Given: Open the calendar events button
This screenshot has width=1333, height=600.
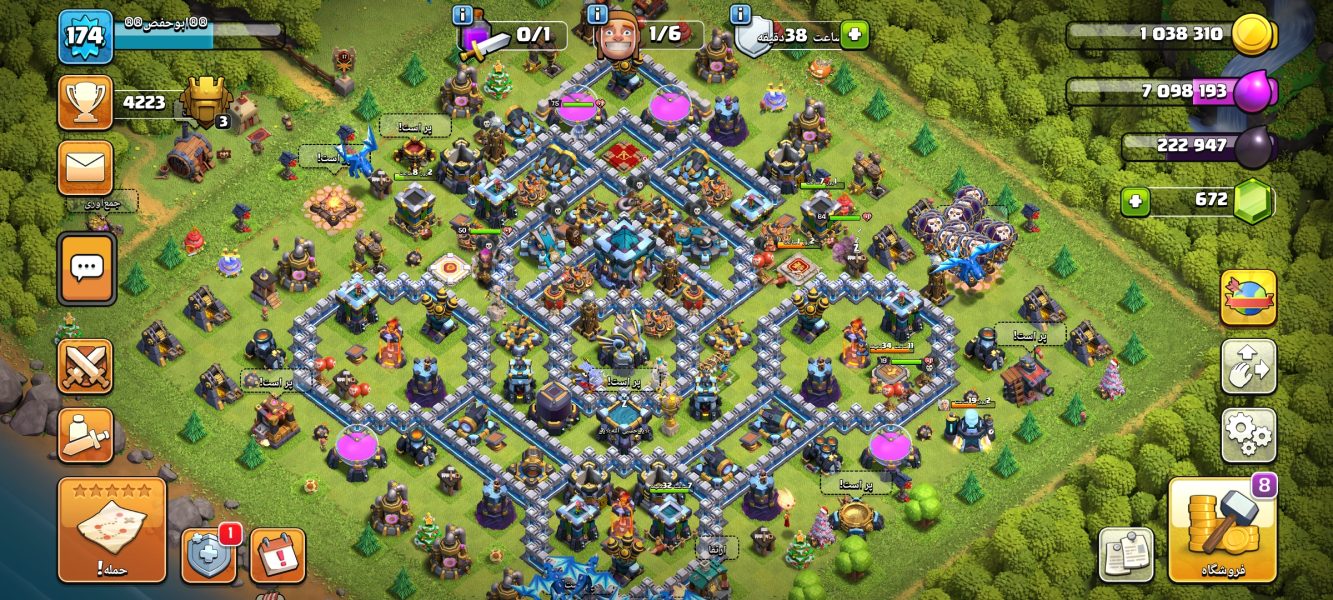Looking at the screenshot, I should tap(277, 556).
